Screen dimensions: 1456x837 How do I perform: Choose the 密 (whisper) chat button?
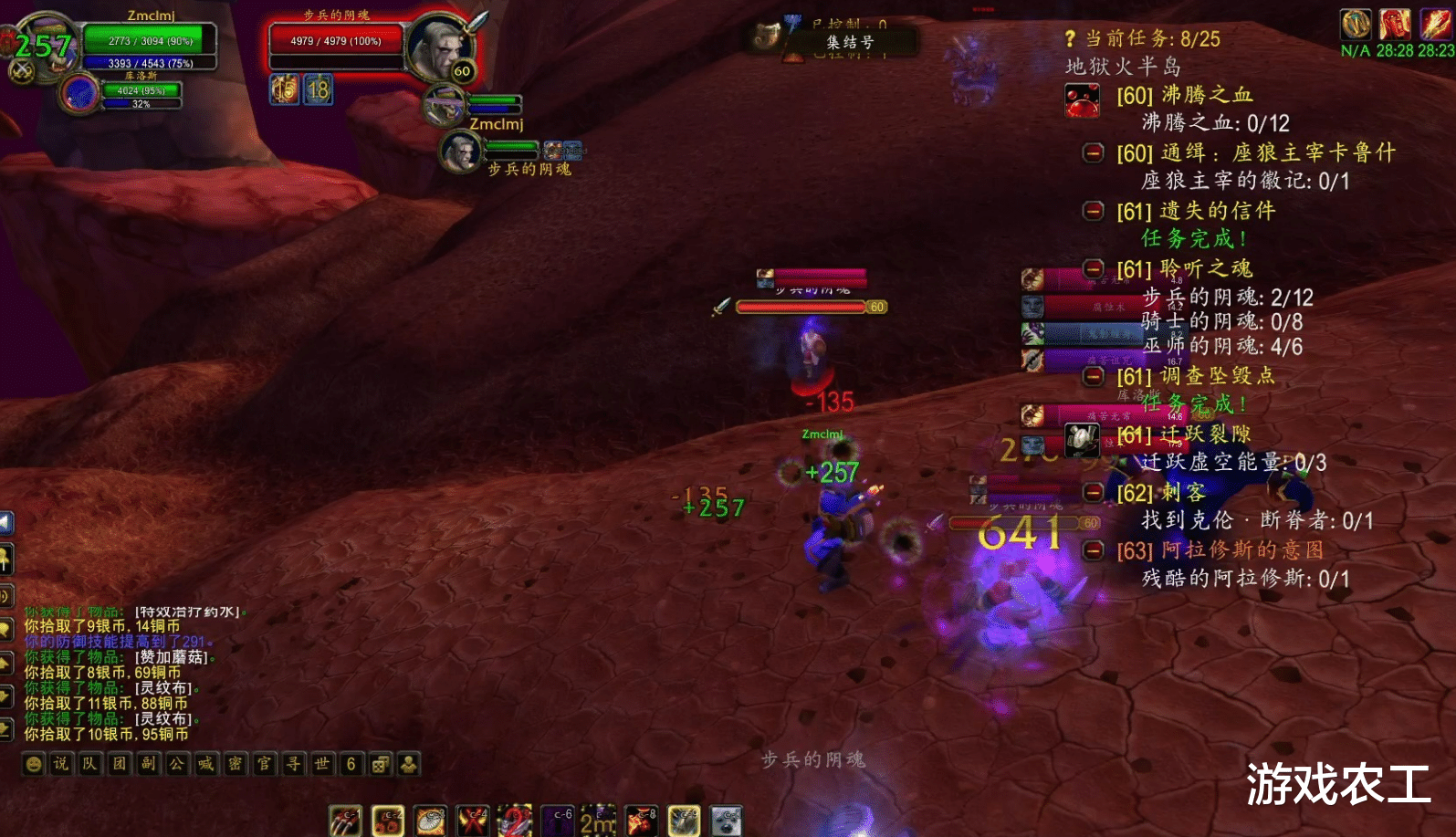pyautogui.click(x=235, y=764)
